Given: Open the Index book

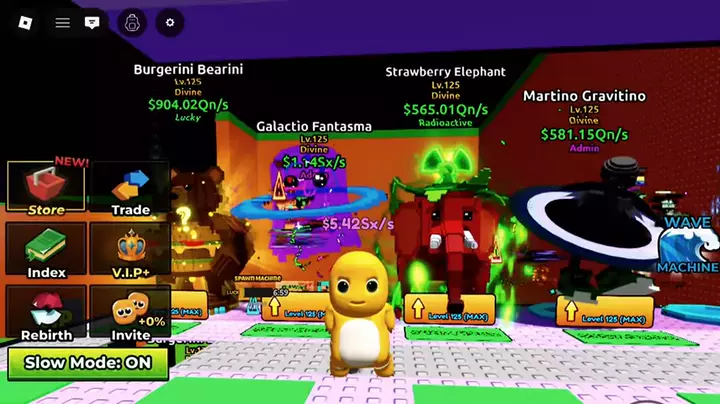Looking at the screenshot, I should [x=46, y=251].
